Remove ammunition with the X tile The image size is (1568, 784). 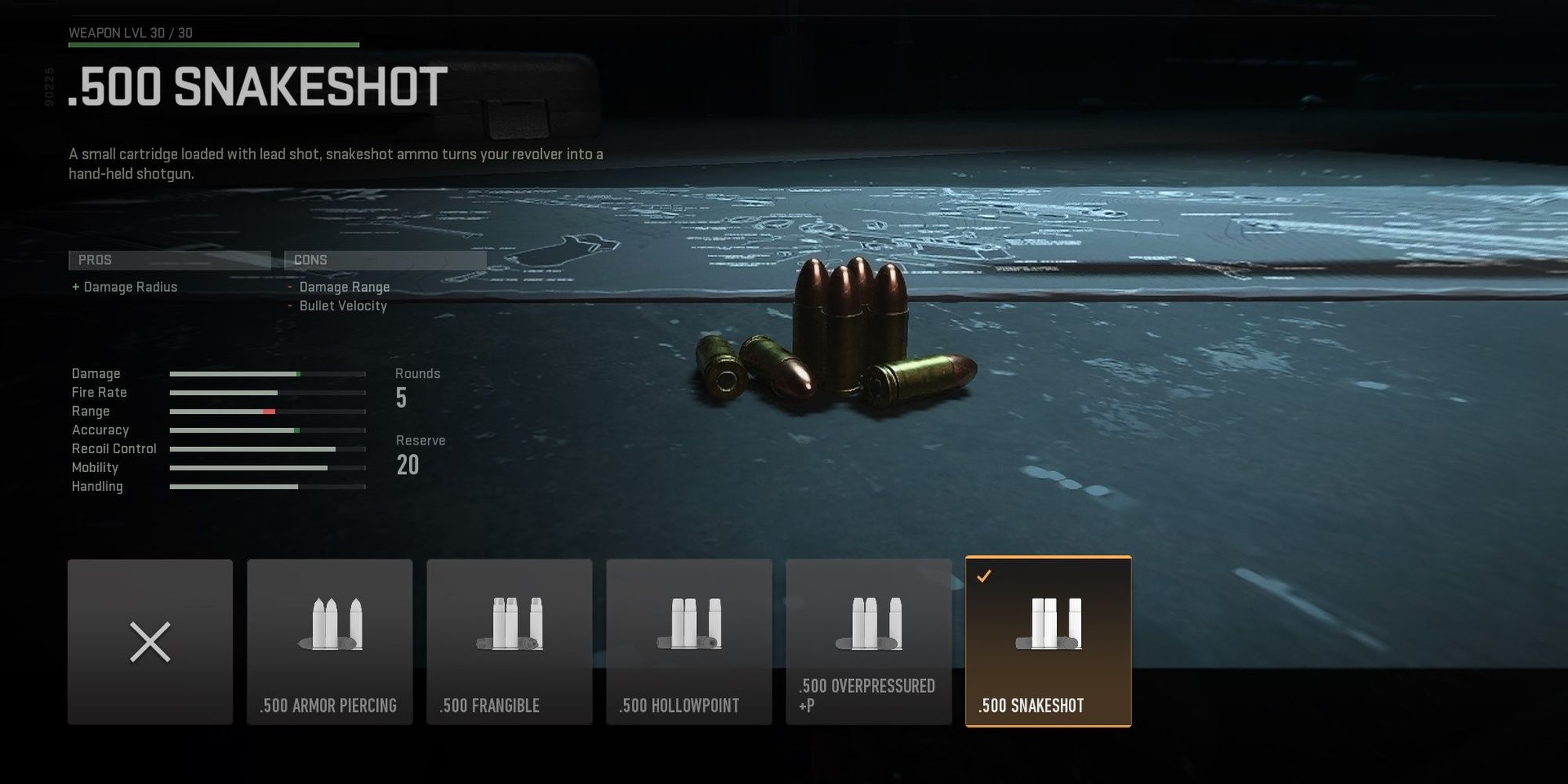[150, 641]
